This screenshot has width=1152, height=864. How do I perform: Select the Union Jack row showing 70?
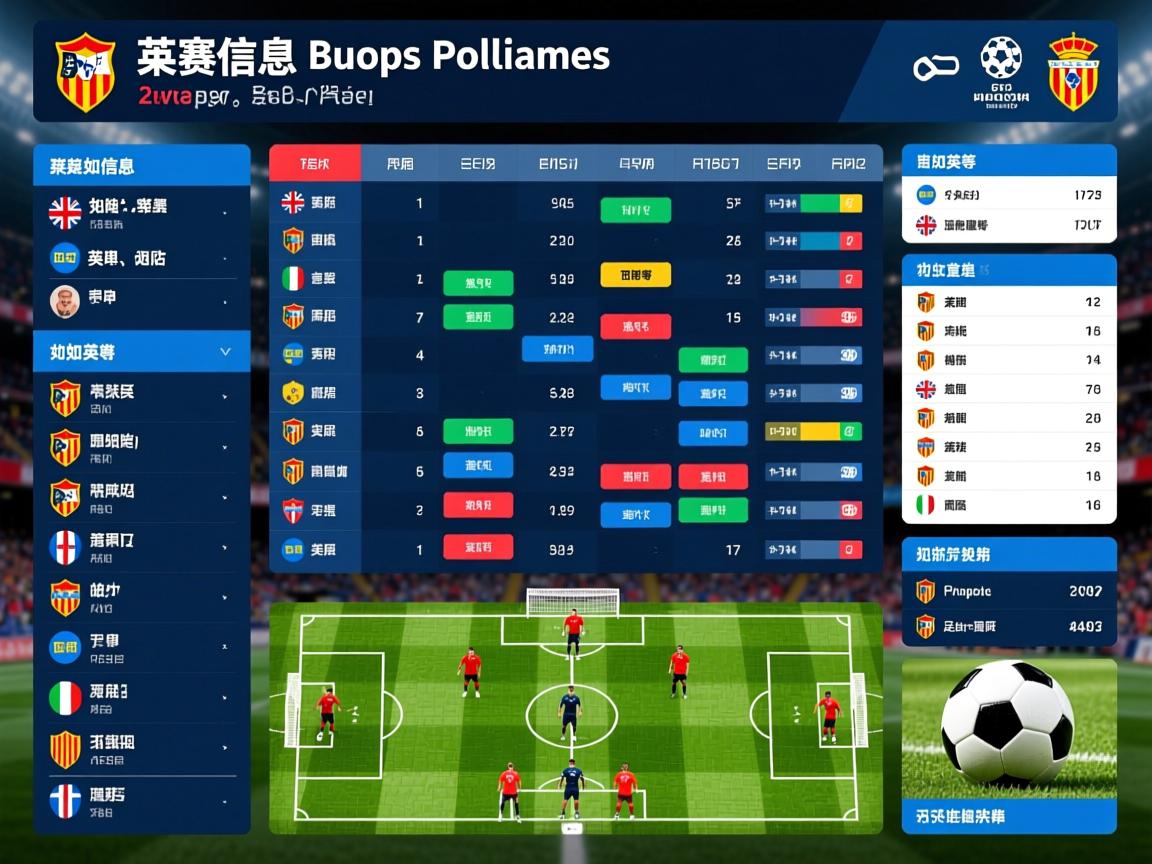1009,389
